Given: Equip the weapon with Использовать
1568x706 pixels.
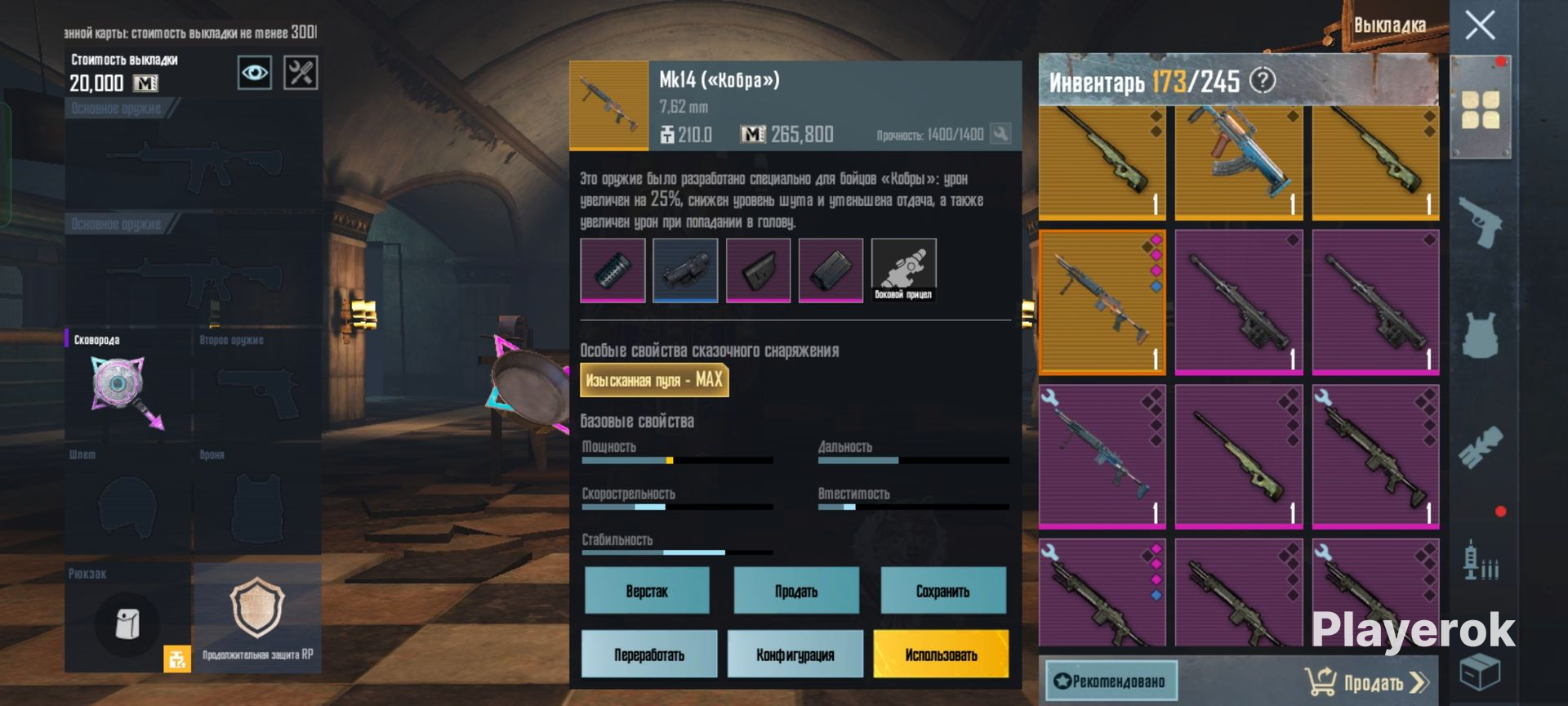Looking at the screenshot, I should click(x=941, y=654).
